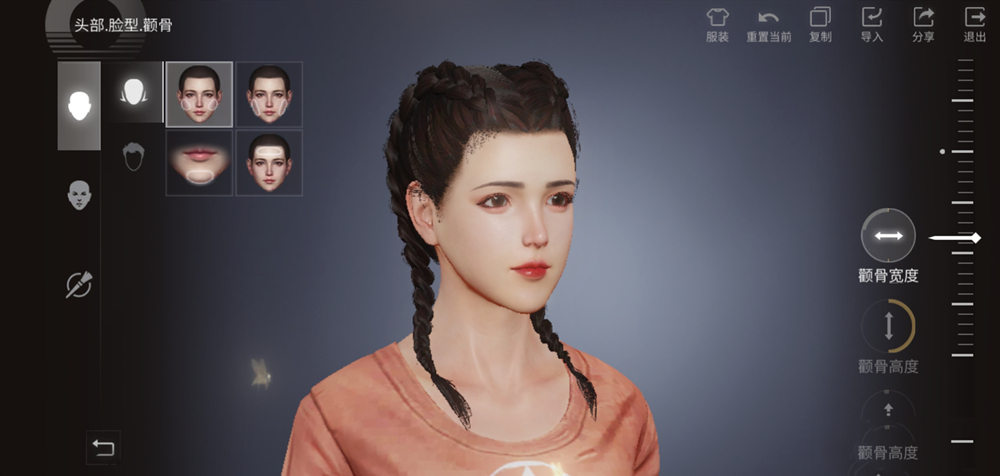The height and width of the screenshot is (476, 1000).
Task: Open the makeup brush tab
Action: coord(79,285)
